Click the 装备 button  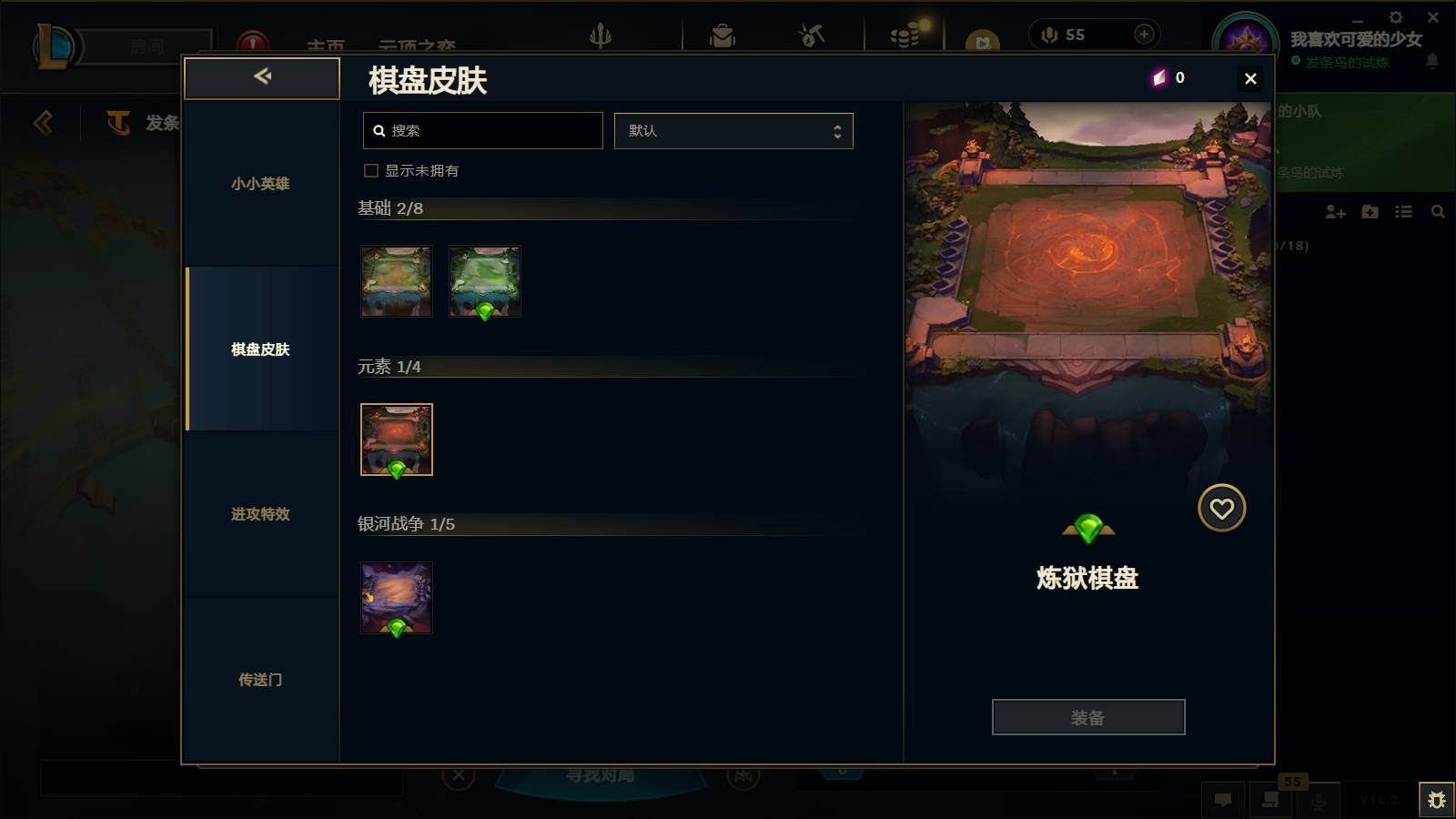click(x=1088, y=716)
